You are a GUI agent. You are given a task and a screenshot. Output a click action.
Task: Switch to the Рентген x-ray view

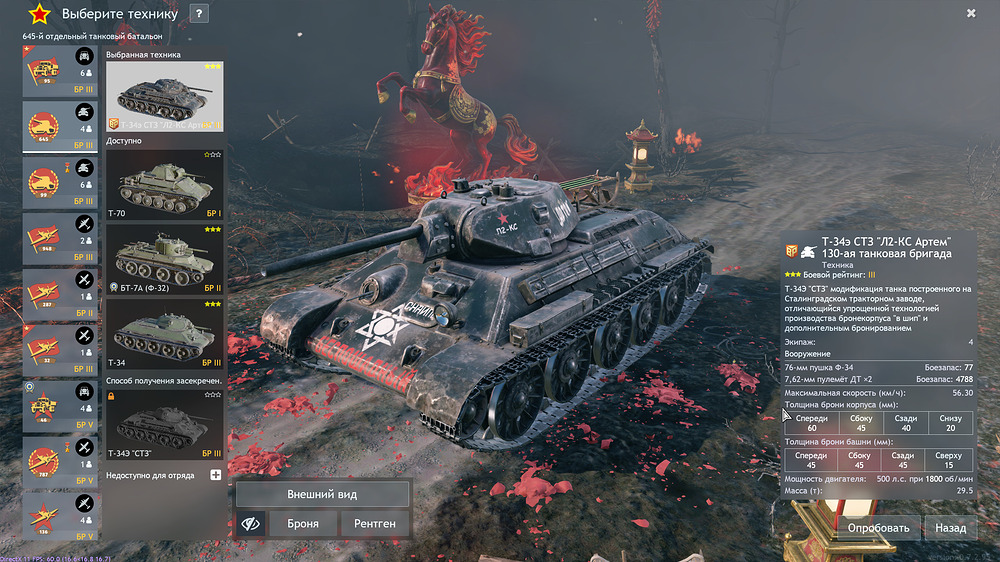click(375, 523)
